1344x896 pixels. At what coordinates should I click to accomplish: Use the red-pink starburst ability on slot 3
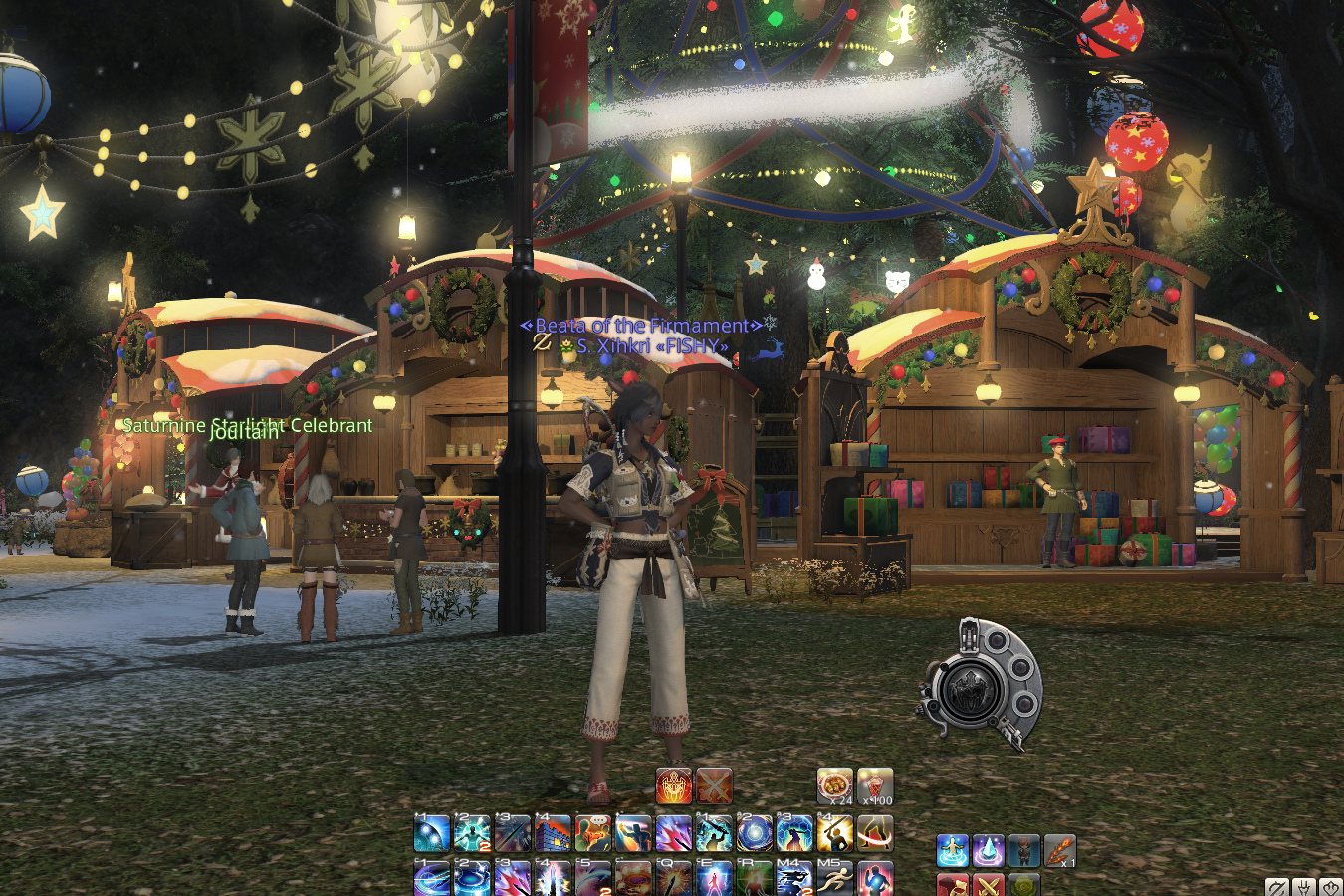click(513, 879)
